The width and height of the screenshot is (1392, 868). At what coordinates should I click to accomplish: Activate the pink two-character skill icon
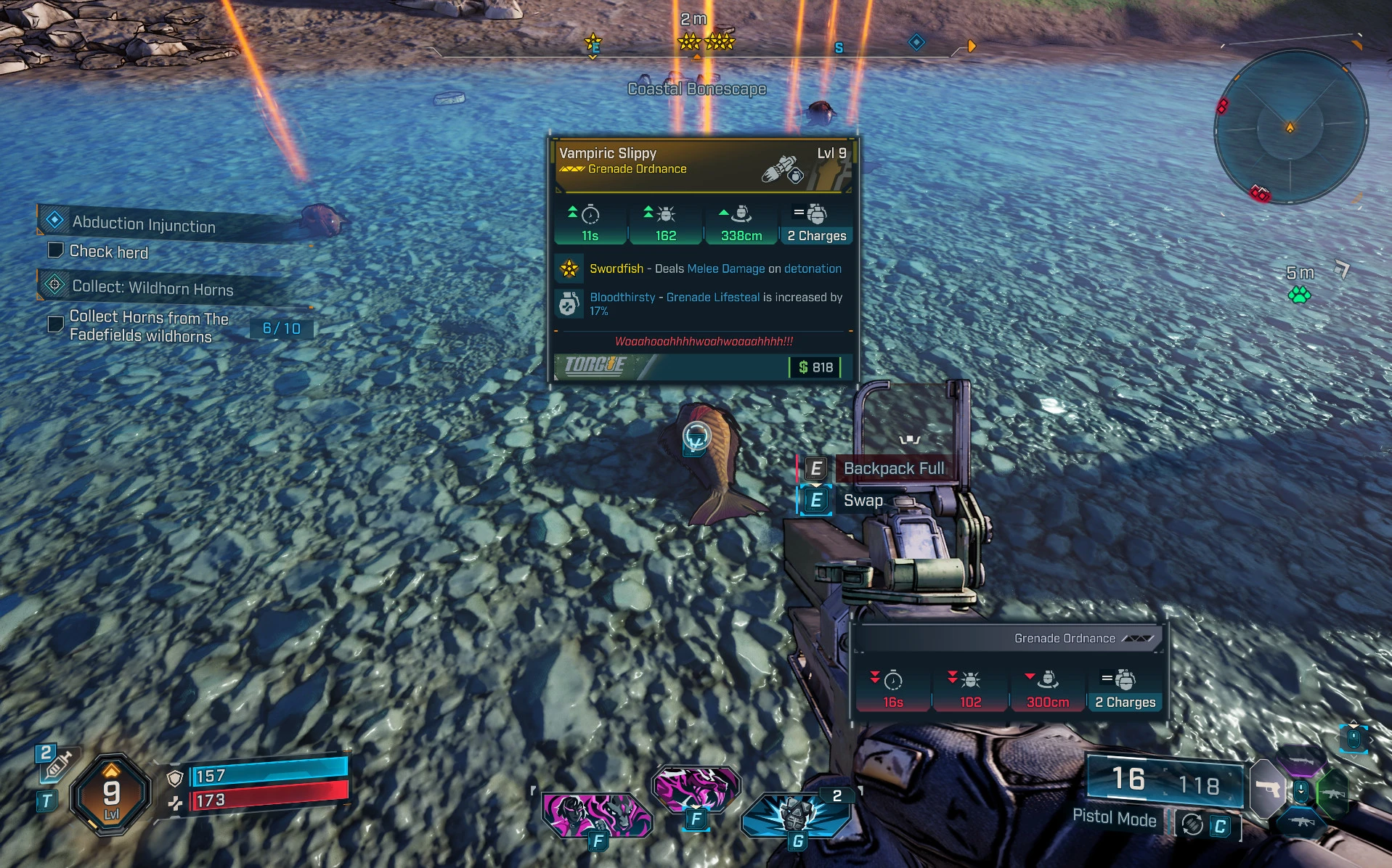click(595, 814)
